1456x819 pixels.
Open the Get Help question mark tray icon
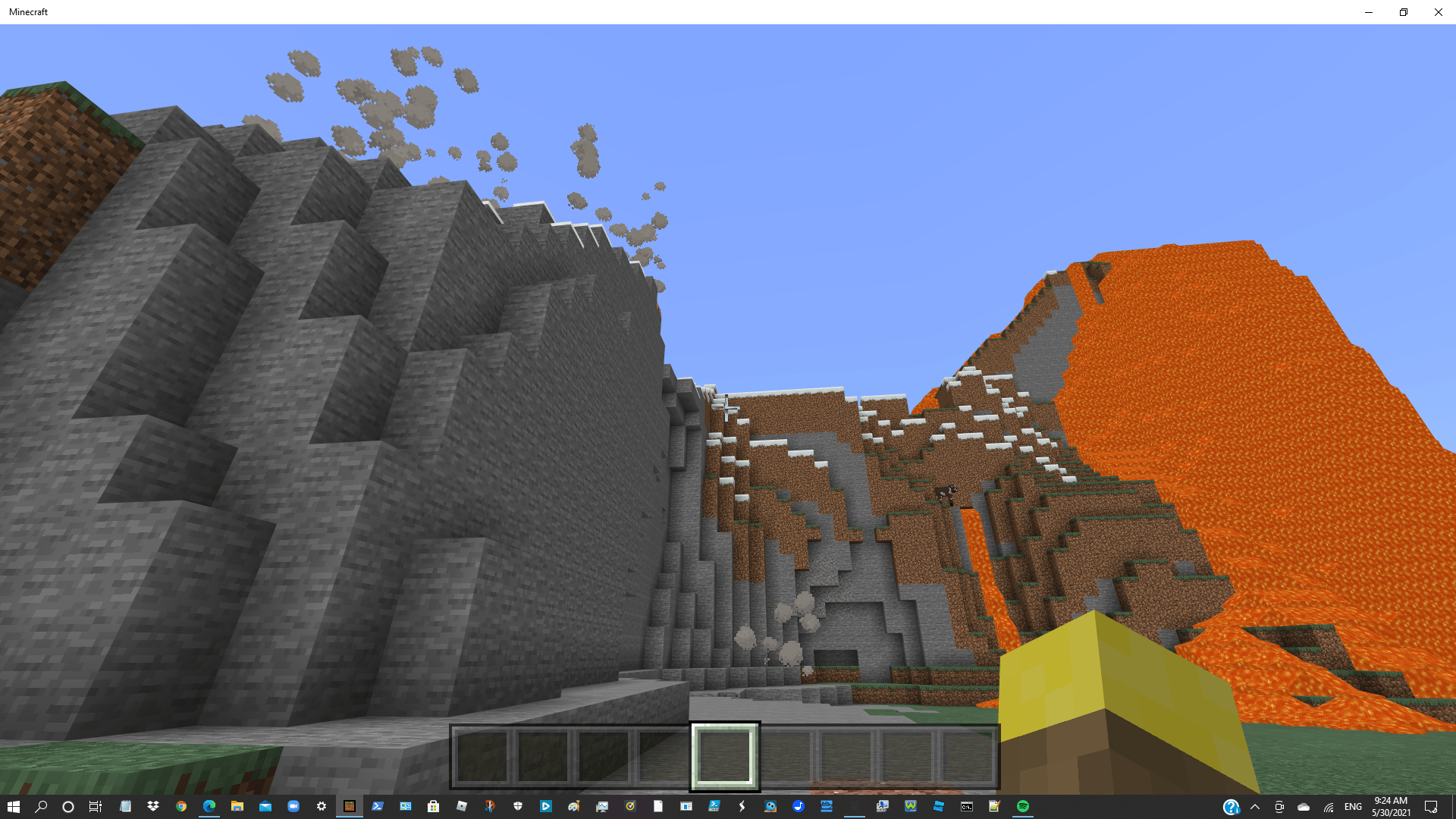(1230, 806)
